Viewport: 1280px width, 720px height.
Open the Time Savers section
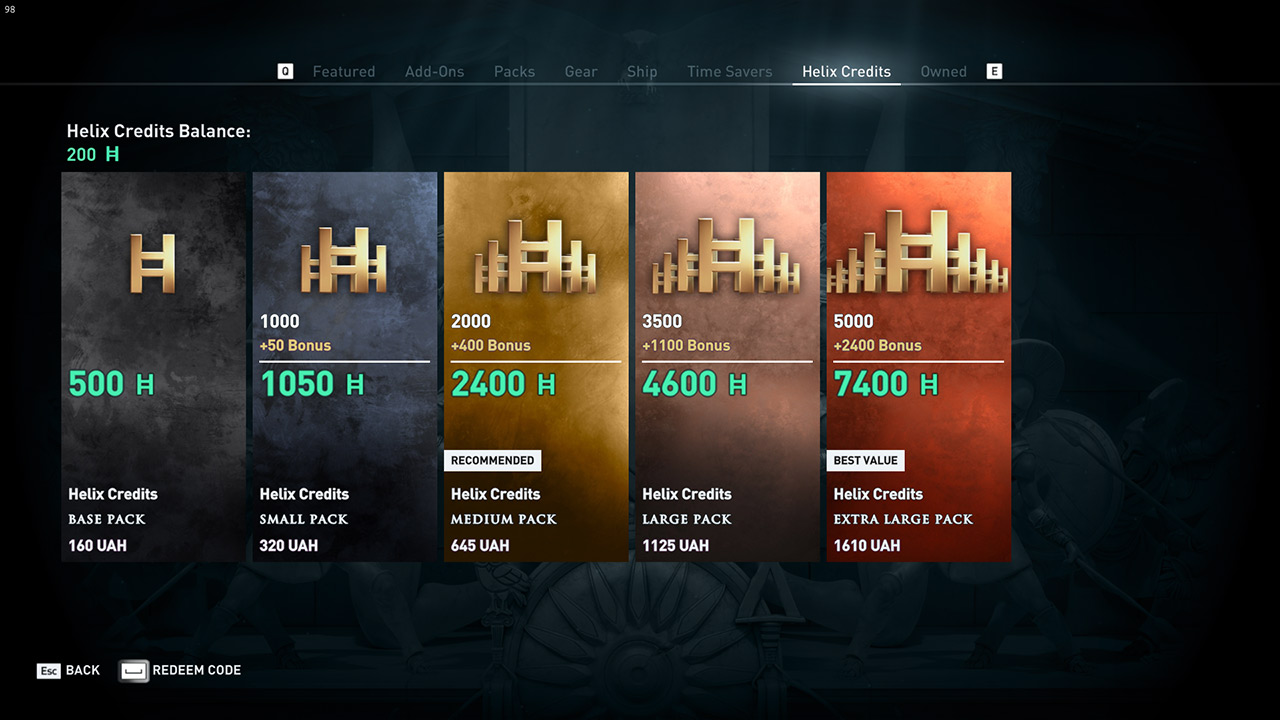(x=729, y=71)
